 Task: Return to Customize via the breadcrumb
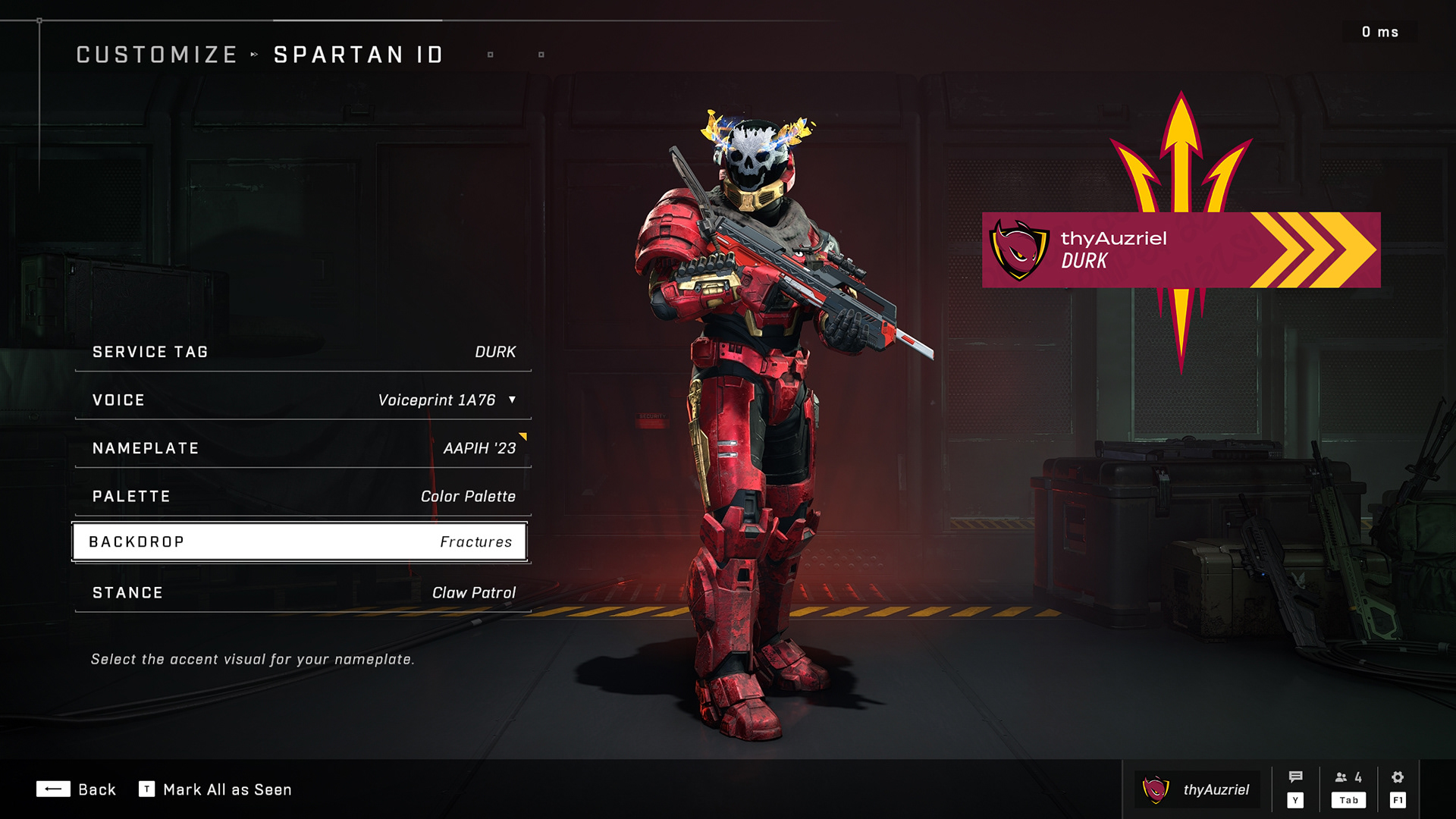(x=157, y=55)
